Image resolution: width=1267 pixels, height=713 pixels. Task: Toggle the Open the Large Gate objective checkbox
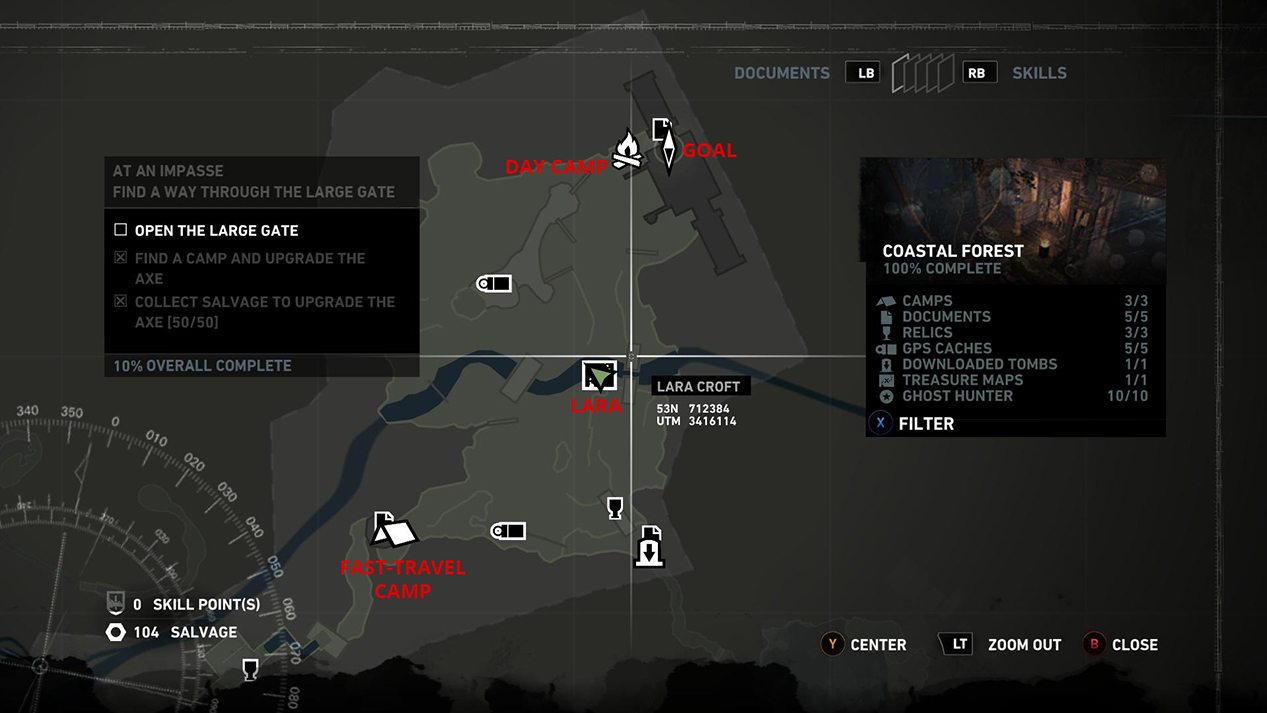(x=121, y=230)
